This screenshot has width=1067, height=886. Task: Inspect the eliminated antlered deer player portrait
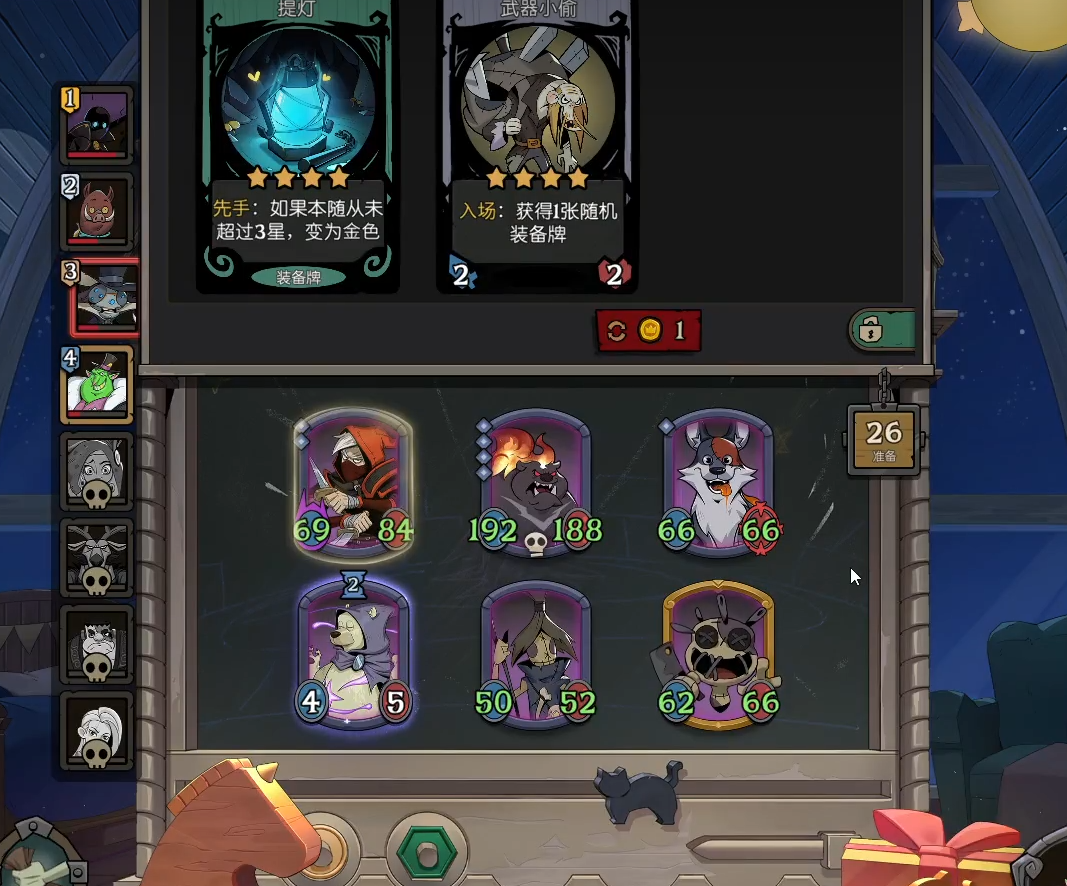tap(97, 557)
